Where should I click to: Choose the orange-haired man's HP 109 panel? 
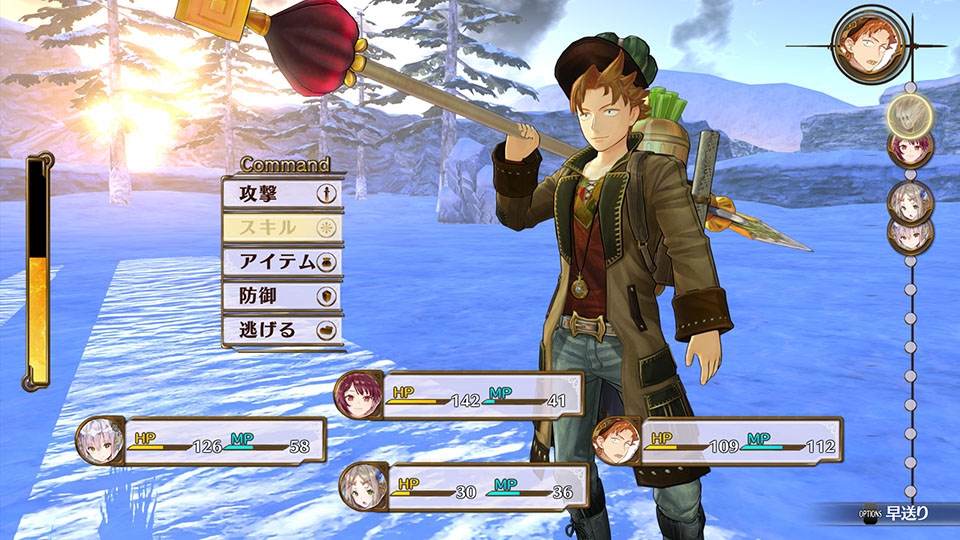[716, 442]
